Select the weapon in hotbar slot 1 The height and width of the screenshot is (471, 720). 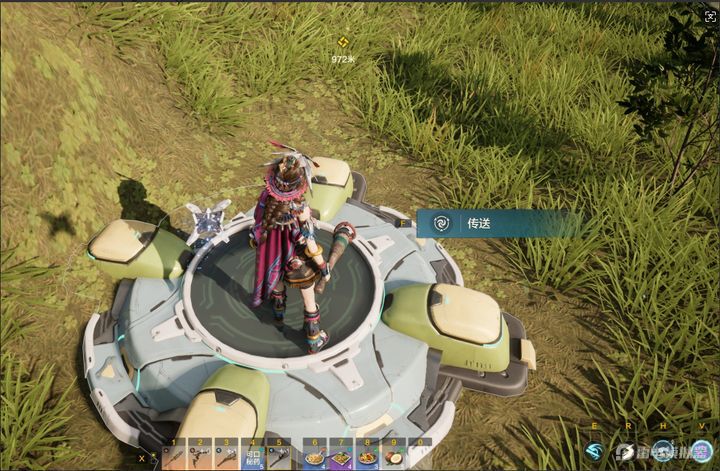(x=175, y=455)
